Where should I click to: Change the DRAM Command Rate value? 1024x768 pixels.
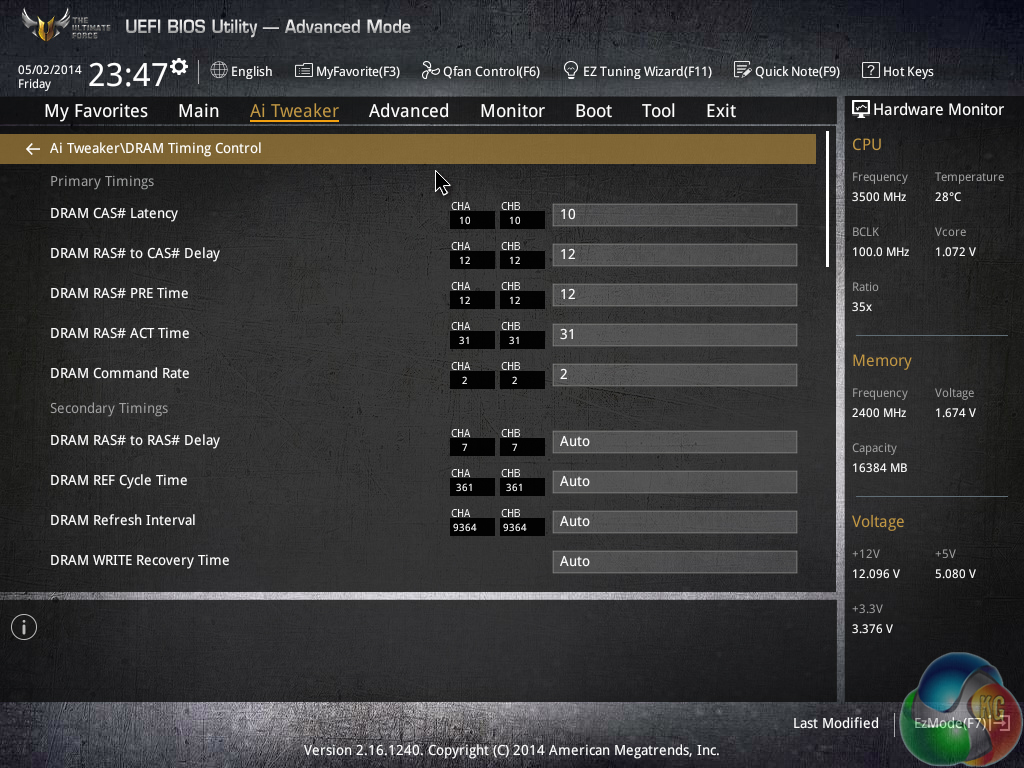674,374
